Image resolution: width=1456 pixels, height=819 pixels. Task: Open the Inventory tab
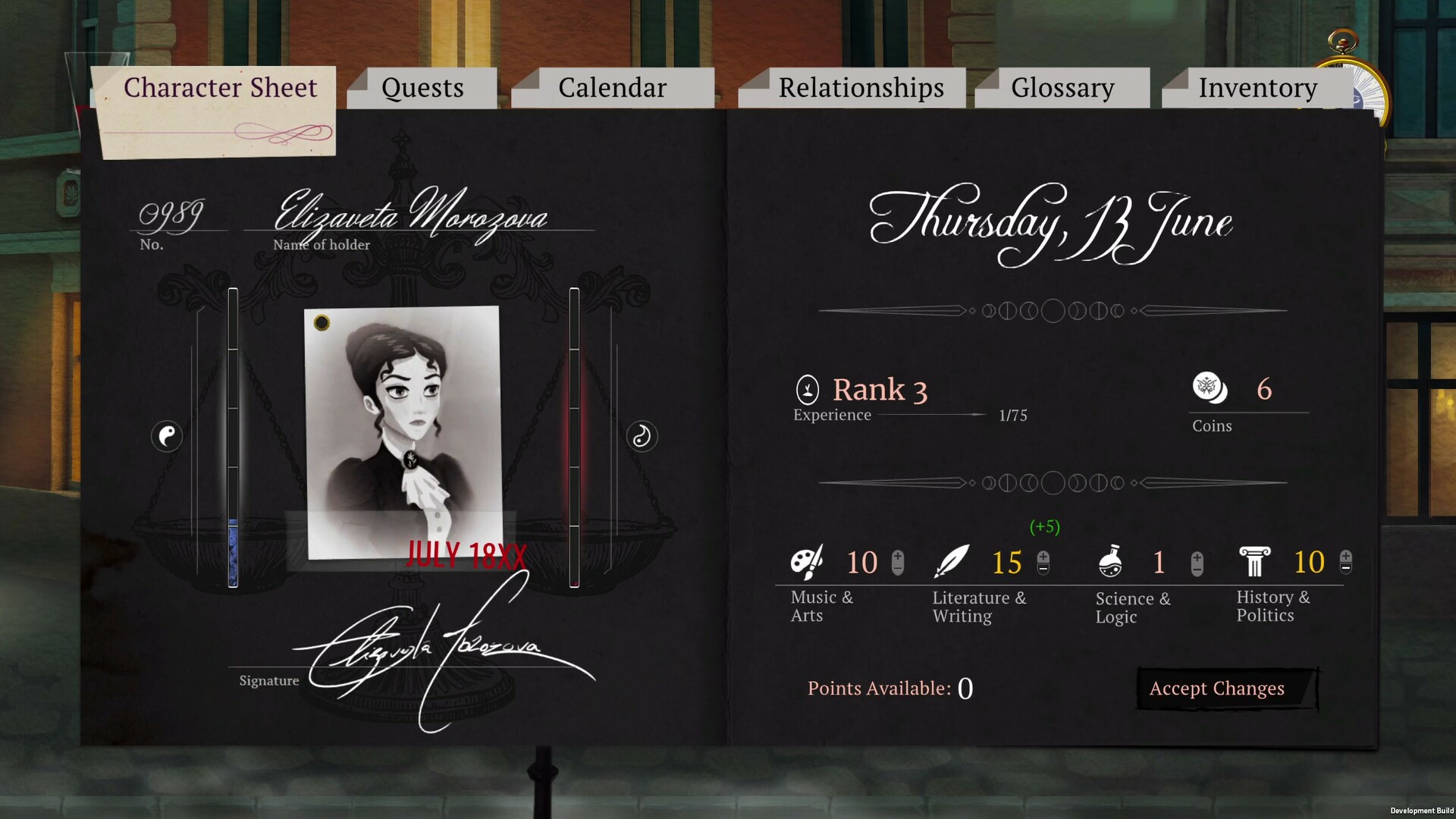pos(1257,88)
